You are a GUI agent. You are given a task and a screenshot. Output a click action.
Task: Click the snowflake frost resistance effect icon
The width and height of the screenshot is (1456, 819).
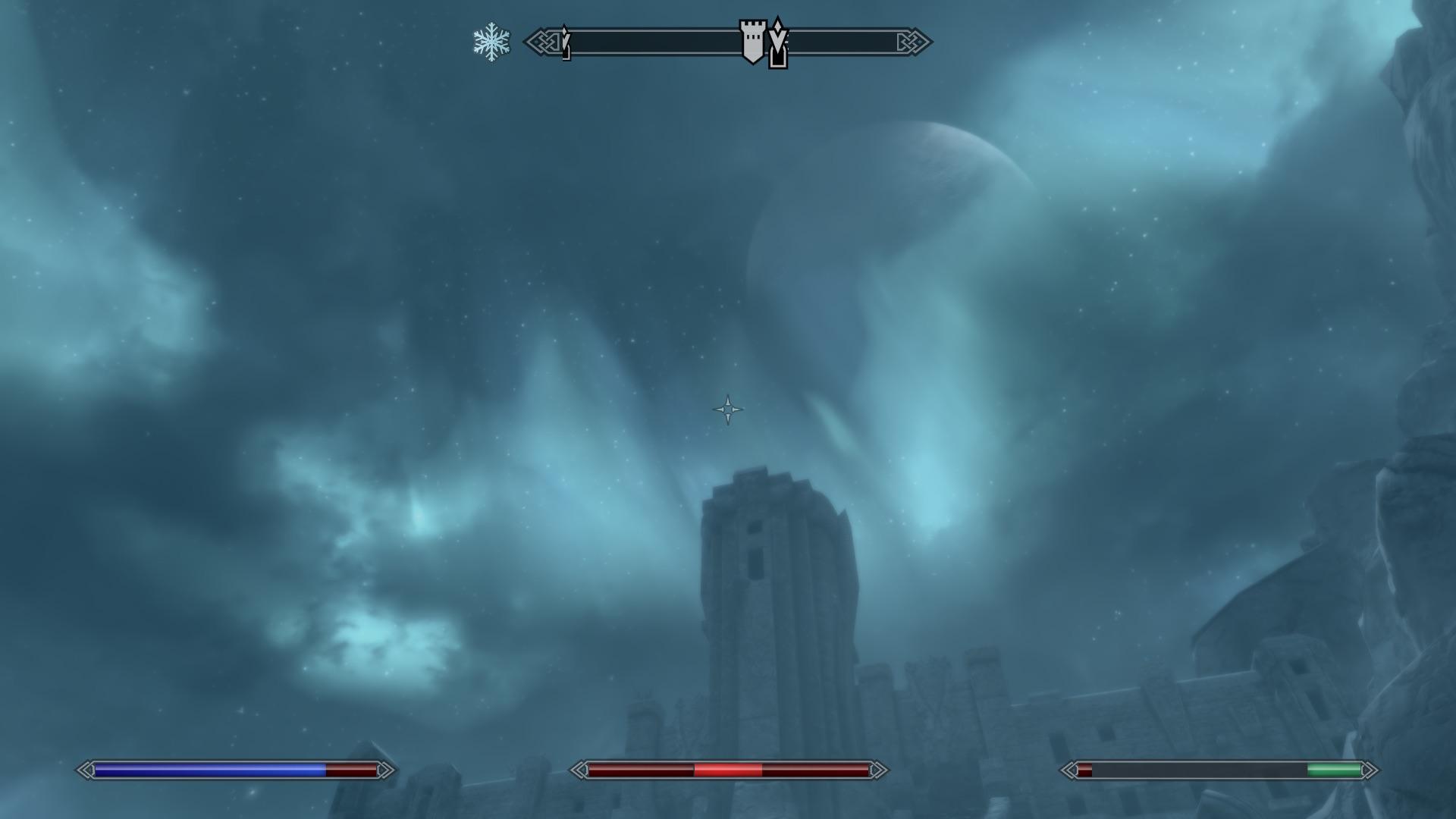pyautogui.click(x=491, y=42)
